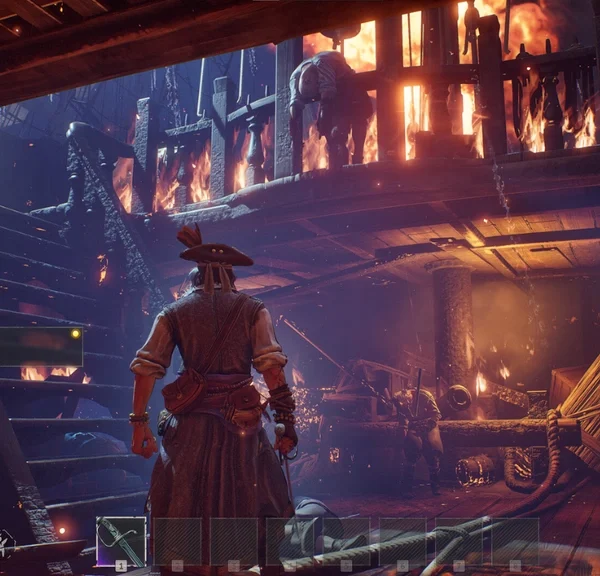Select the cutlass sword hotbar slot
The image size is (600, 576).
pos(121,541)
